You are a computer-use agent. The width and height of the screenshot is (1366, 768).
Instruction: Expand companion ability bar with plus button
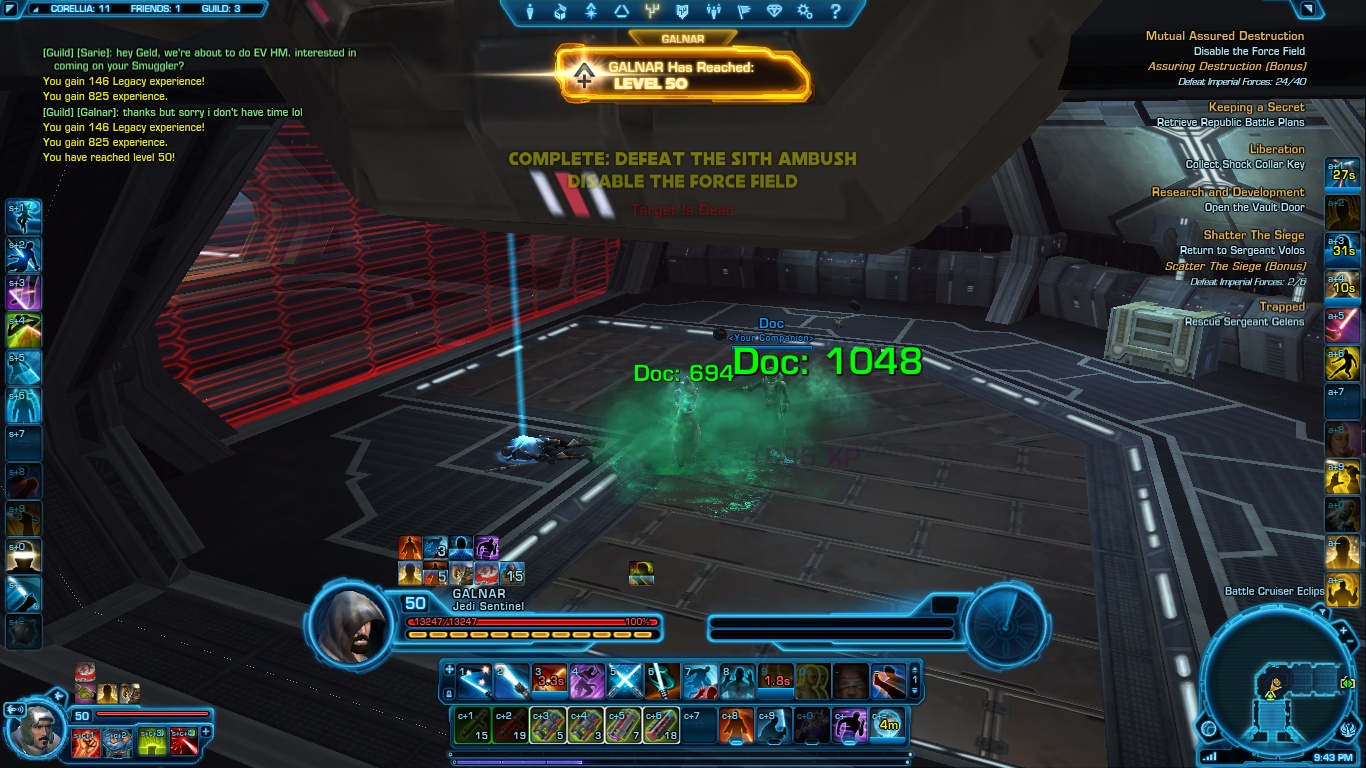tap(207, 732)
